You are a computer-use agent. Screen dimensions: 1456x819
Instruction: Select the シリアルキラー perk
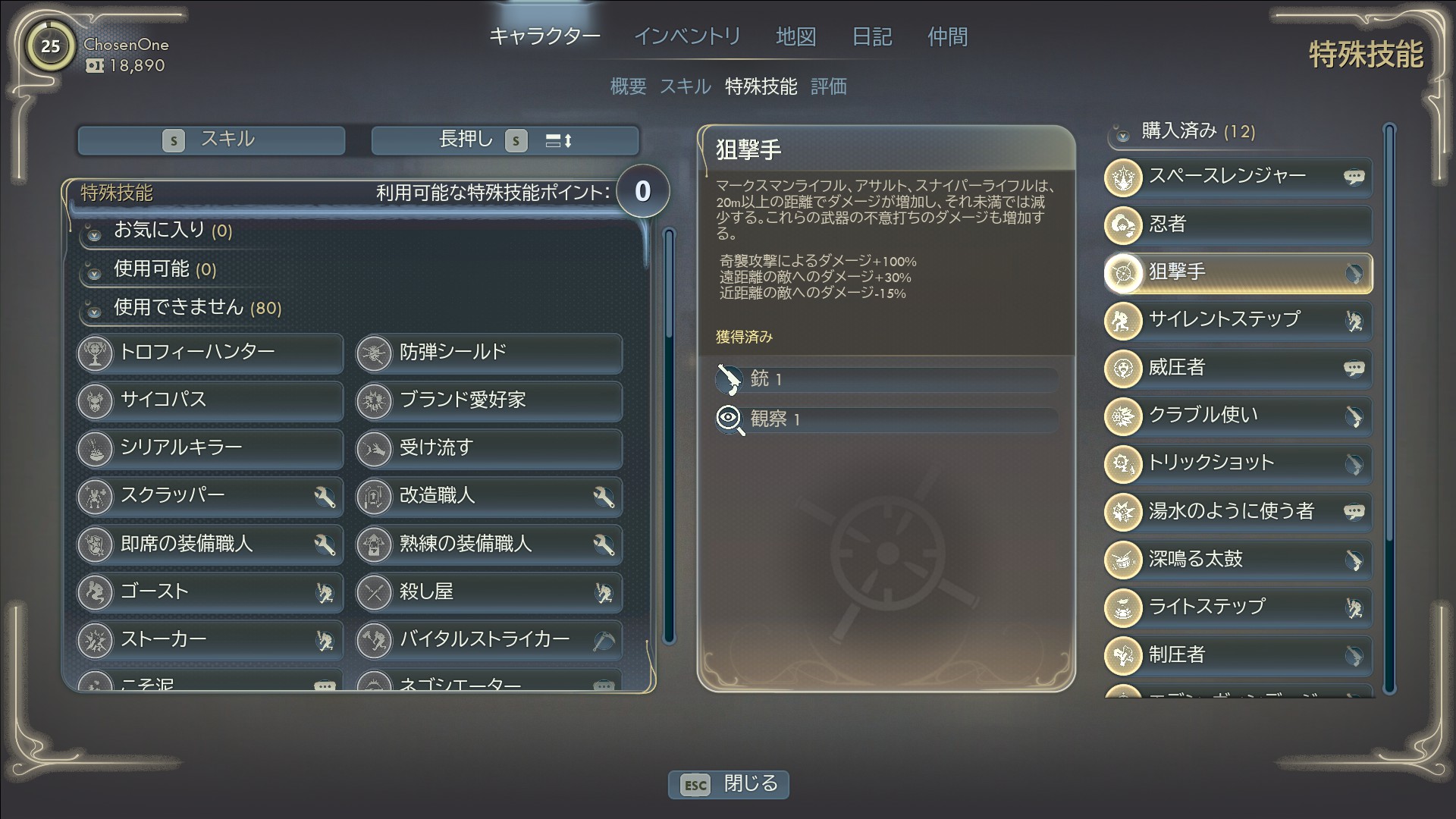210,448
